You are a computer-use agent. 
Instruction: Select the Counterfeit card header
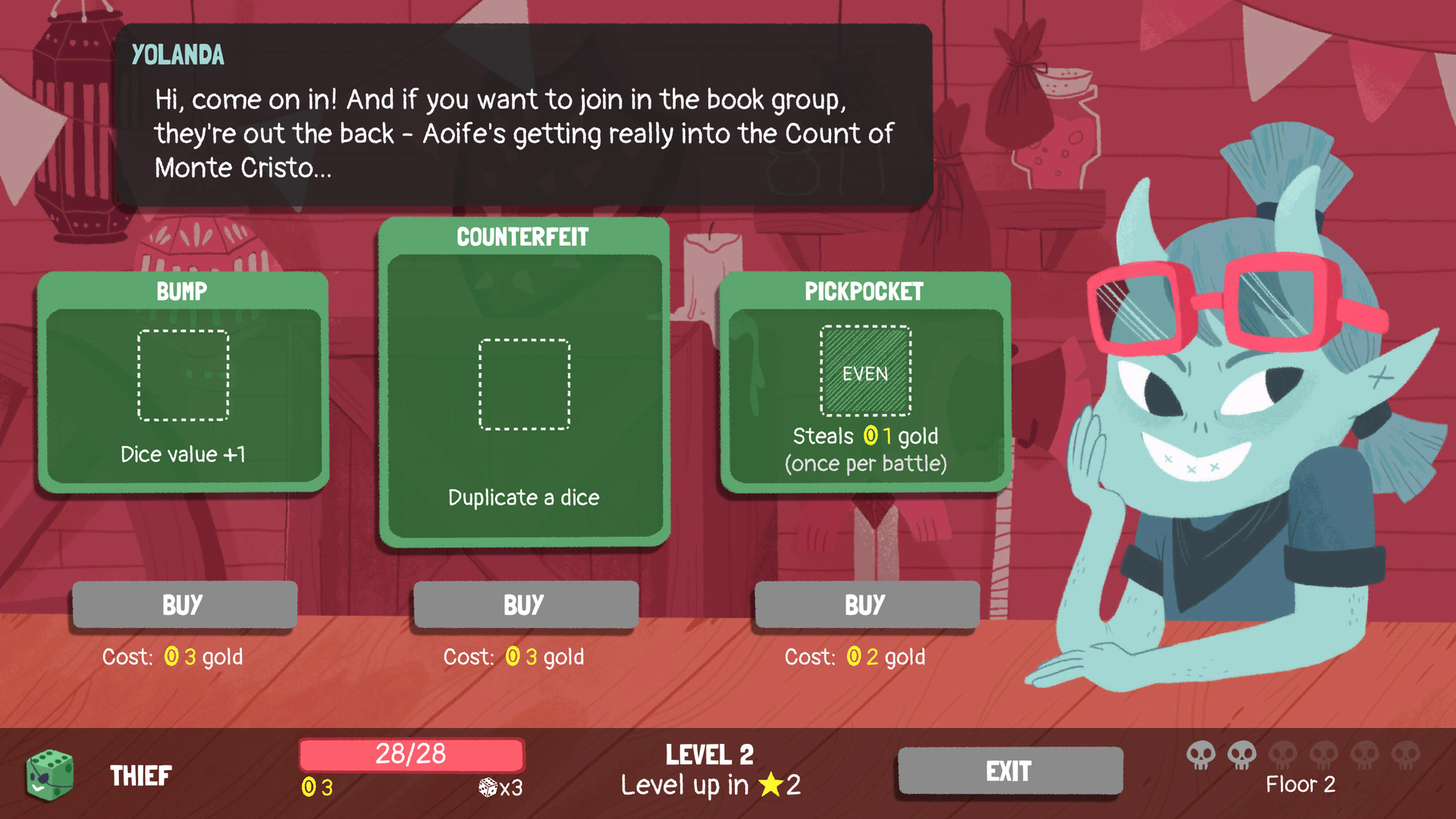tap(522, 236)
